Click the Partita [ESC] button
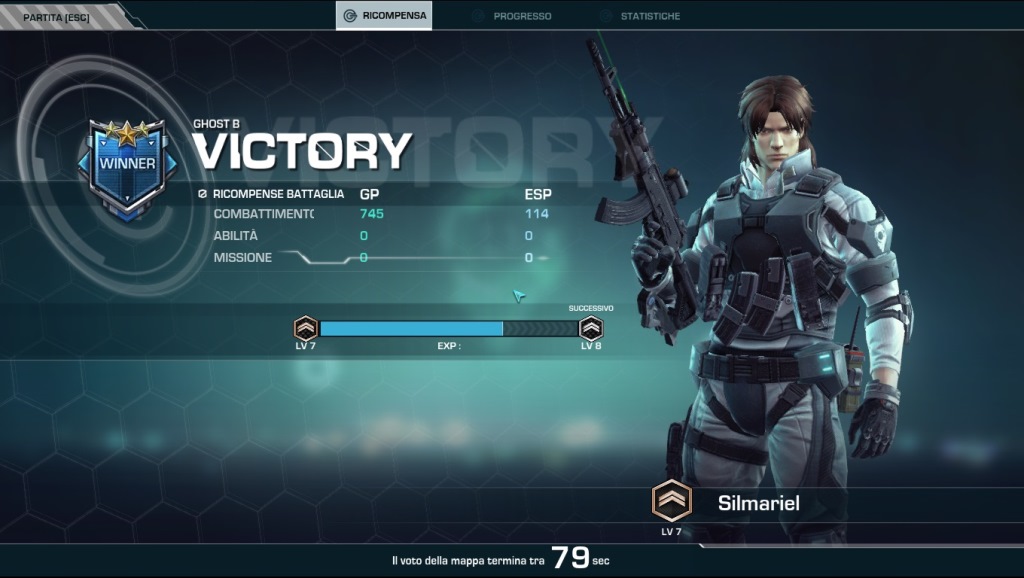 pyautogui.click(x=56, y=16)
